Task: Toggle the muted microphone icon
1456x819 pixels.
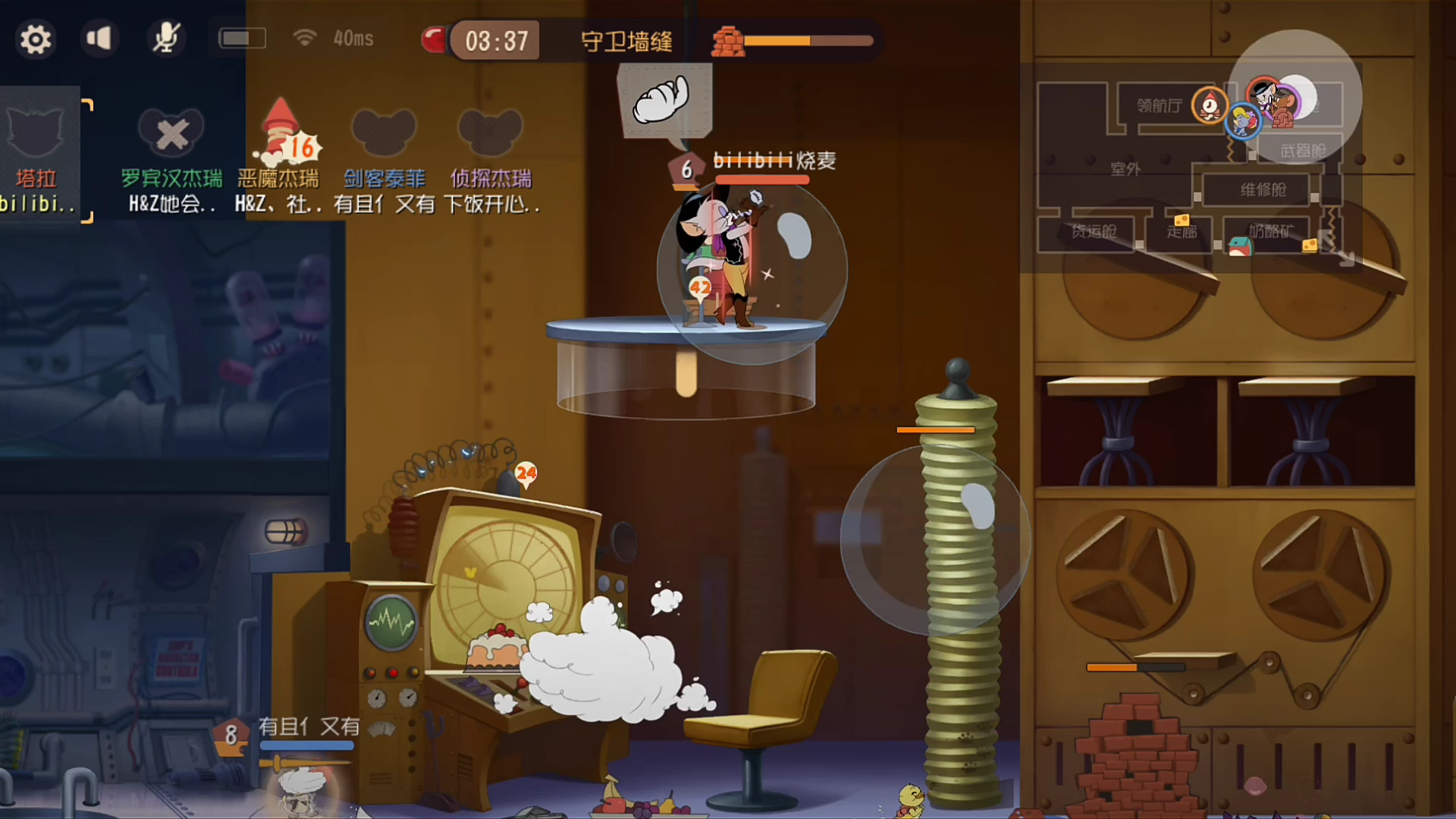Action: click(165, 38)
